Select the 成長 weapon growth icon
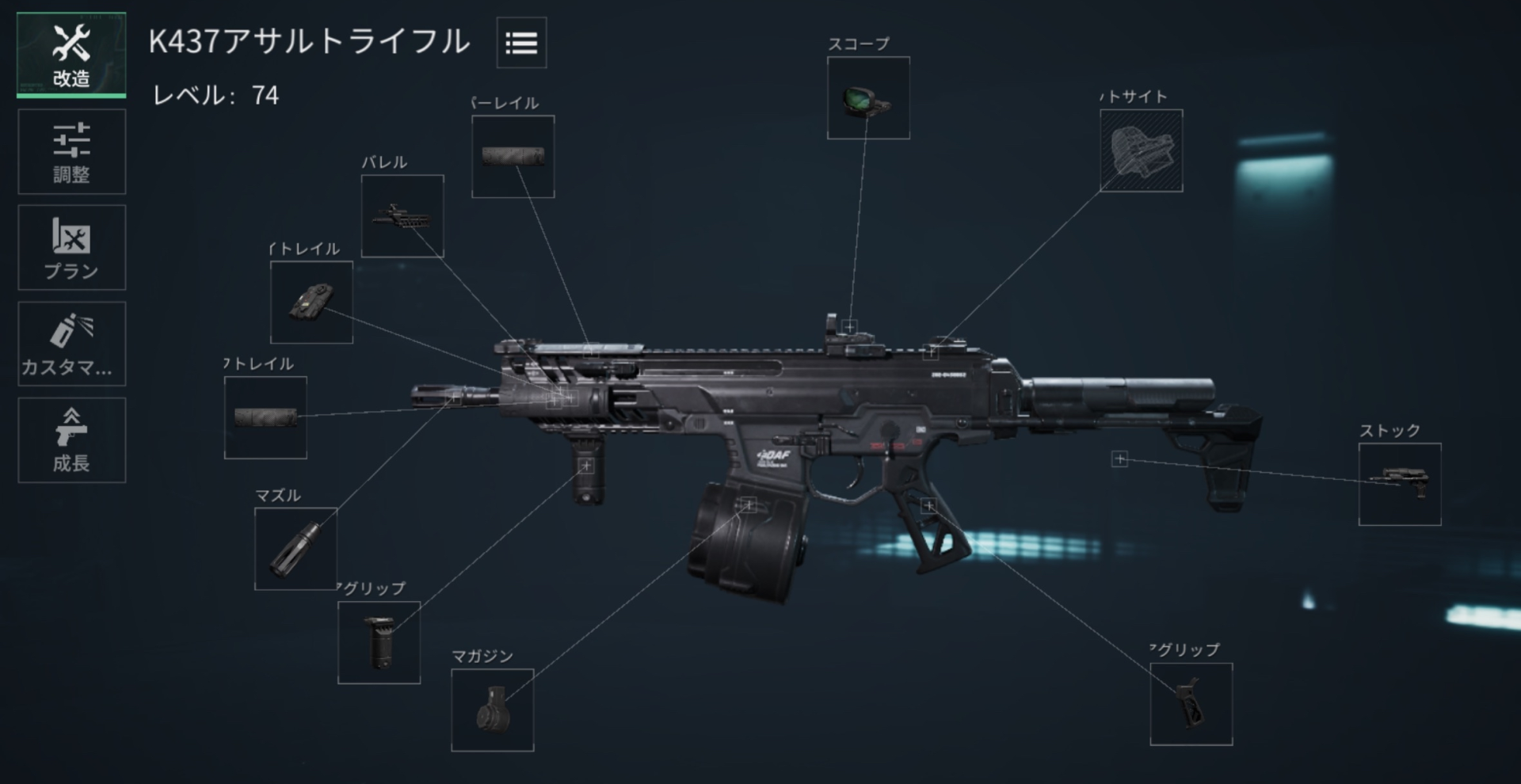This screenshot has width=1521, height=784. (71, 439)
